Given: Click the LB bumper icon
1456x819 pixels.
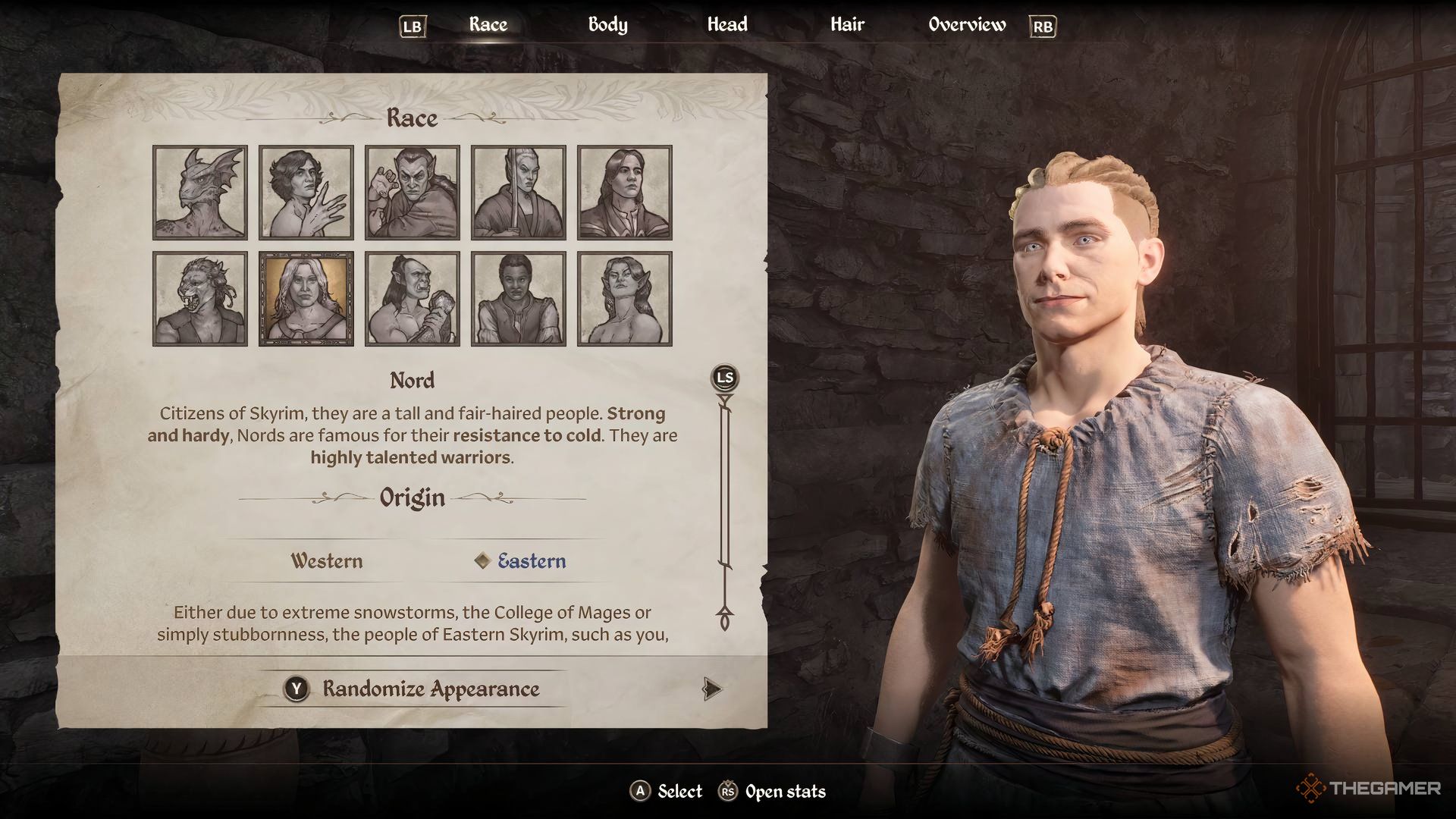Looking at the screenshot, I should pos(412,25).
